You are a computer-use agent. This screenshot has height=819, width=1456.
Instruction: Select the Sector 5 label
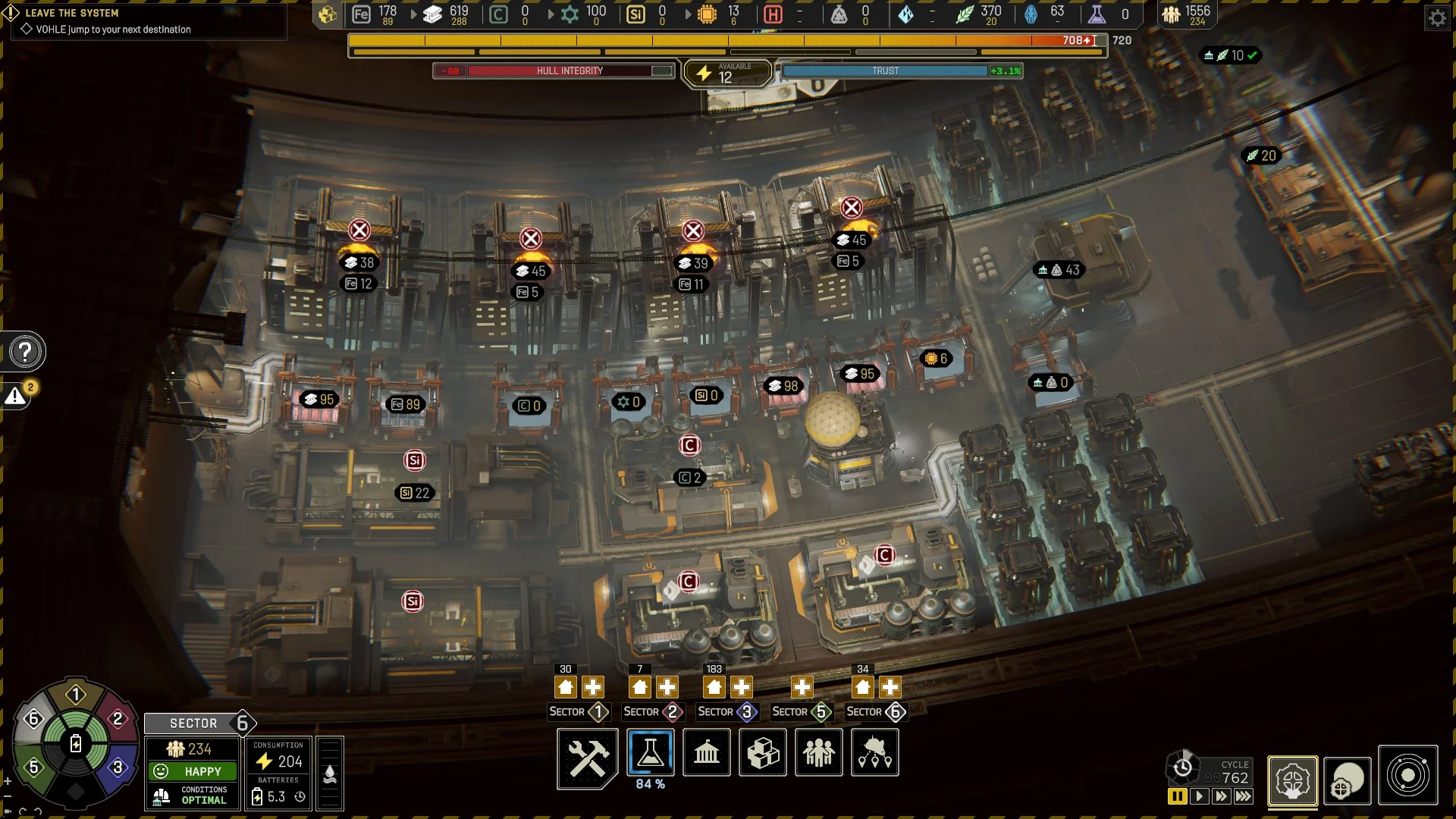pos(801,712)
